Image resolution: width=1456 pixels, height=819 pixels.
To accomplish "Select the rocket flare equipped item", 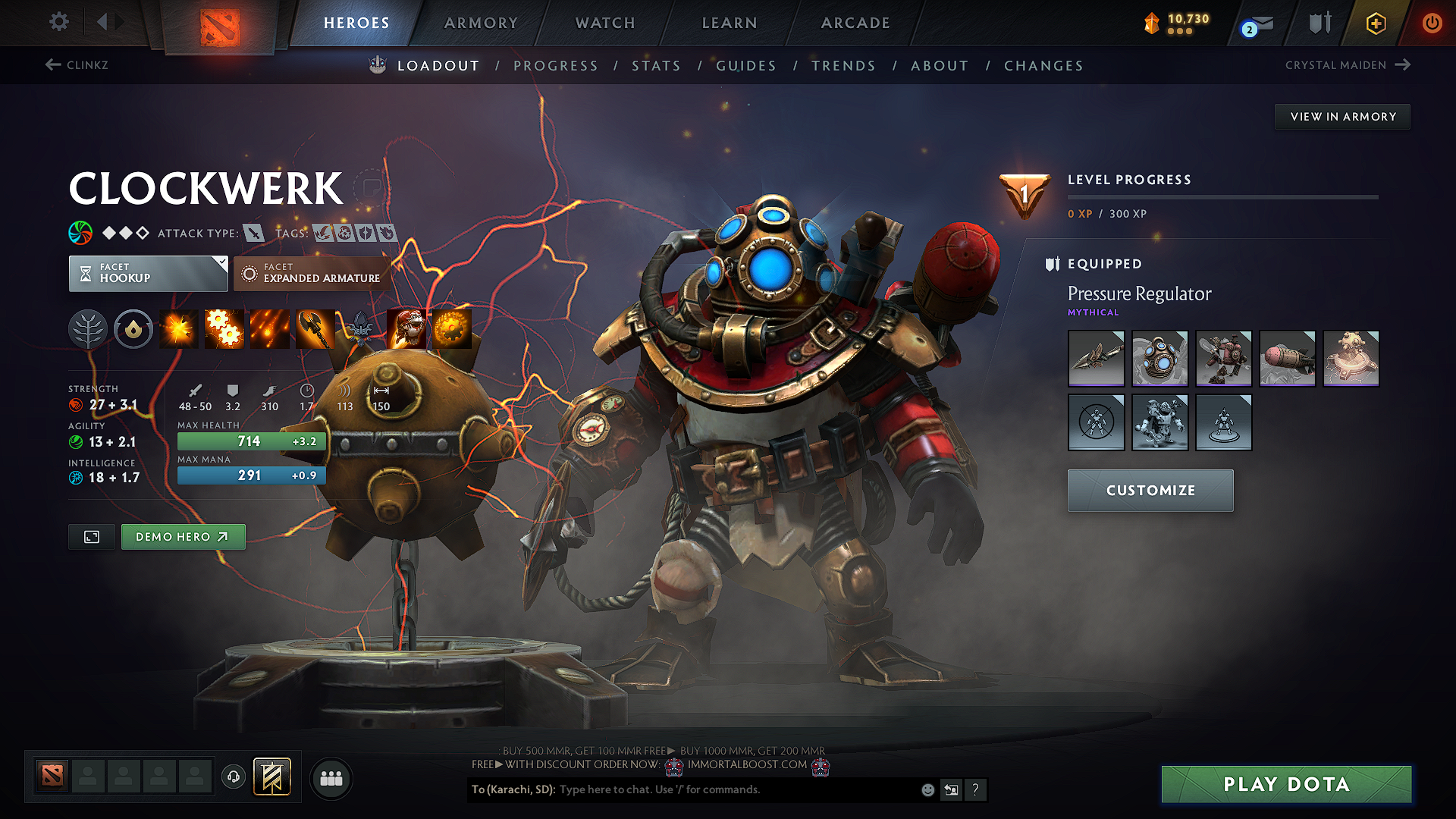I will (1287, 359).
